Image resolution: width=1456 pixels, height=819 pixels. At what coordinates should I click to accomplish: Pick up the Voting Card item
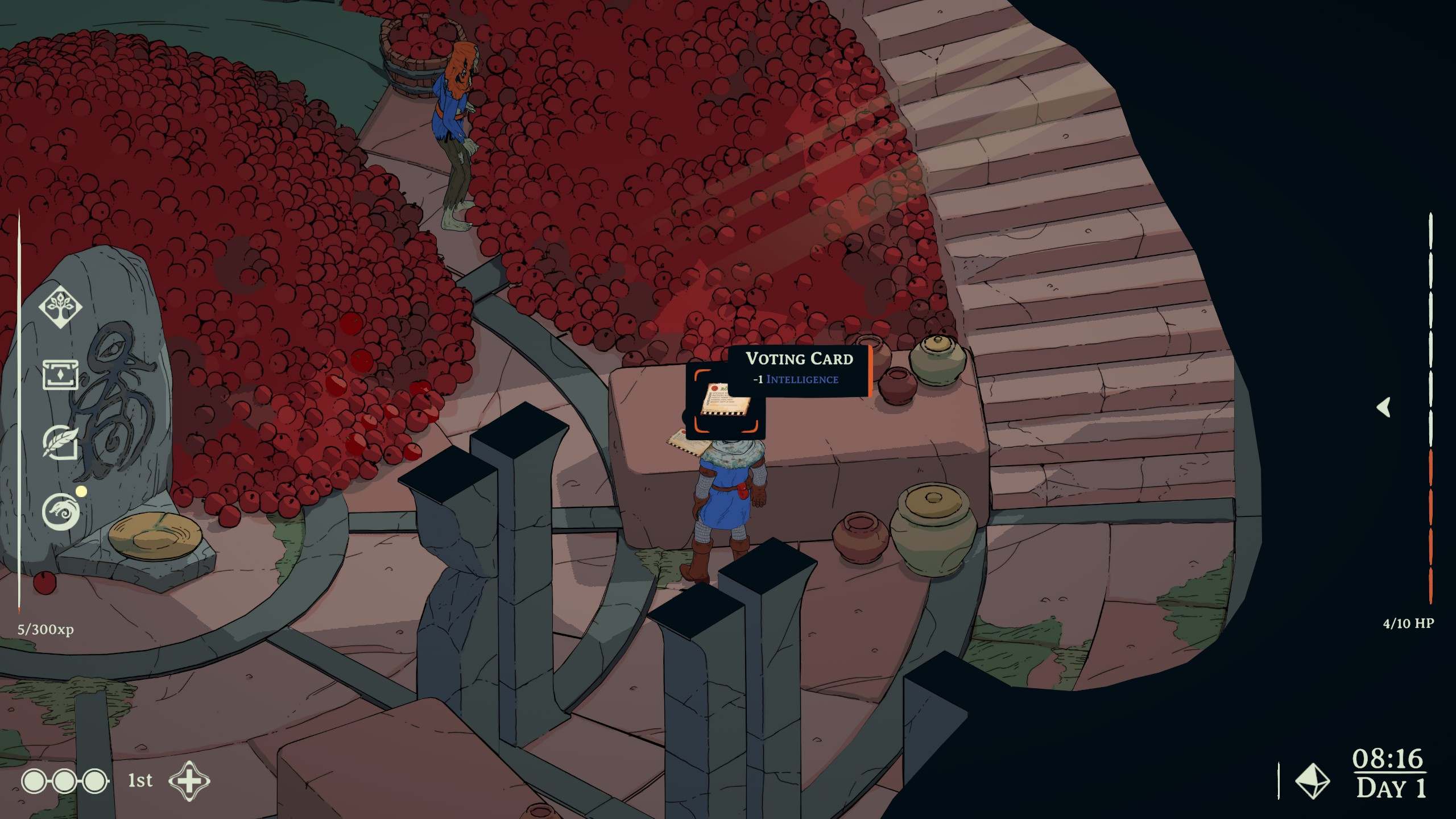click(726, 400)
